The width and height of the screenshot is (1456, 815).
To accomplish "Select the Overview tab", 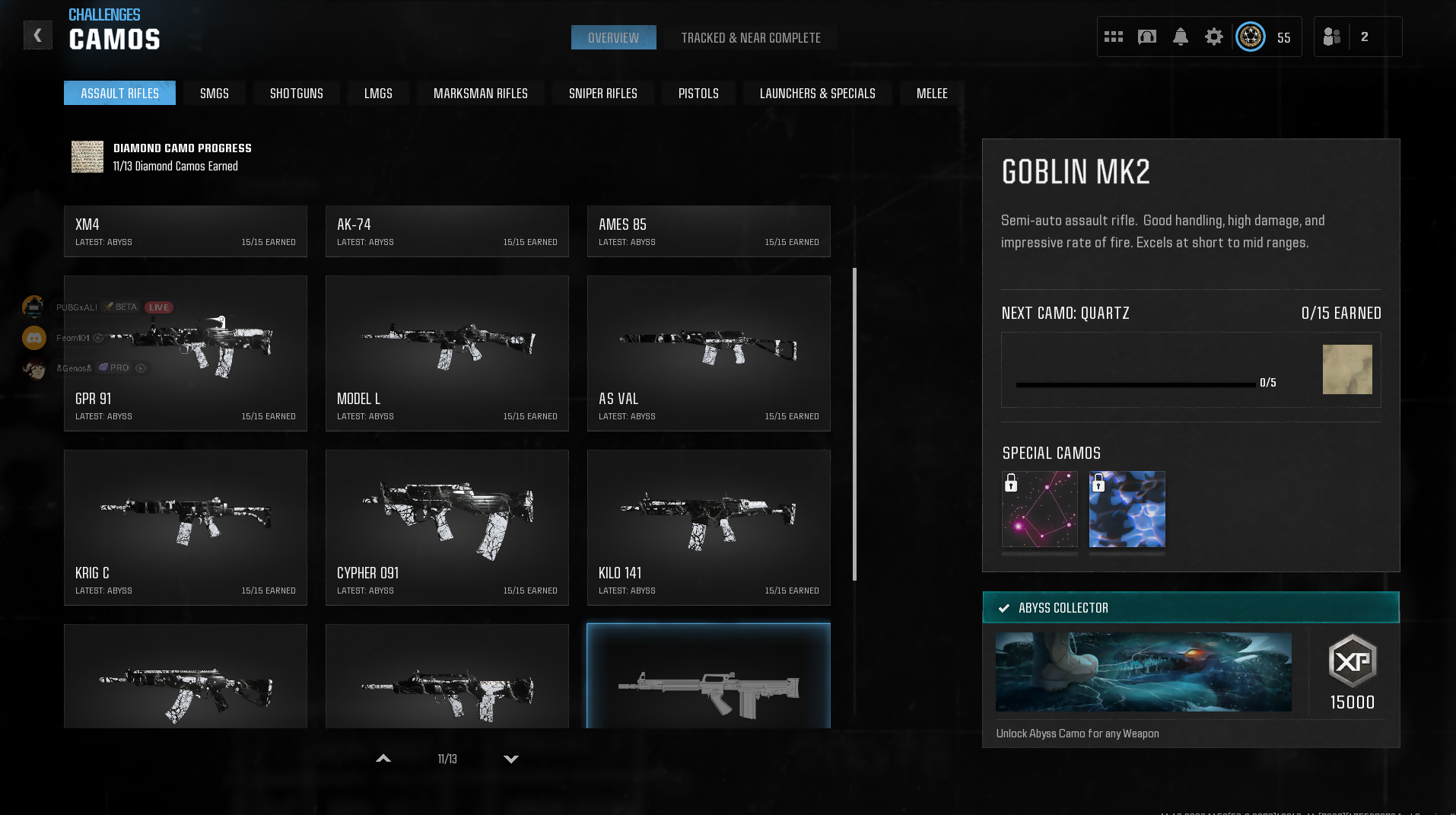I will coord(613,38).
